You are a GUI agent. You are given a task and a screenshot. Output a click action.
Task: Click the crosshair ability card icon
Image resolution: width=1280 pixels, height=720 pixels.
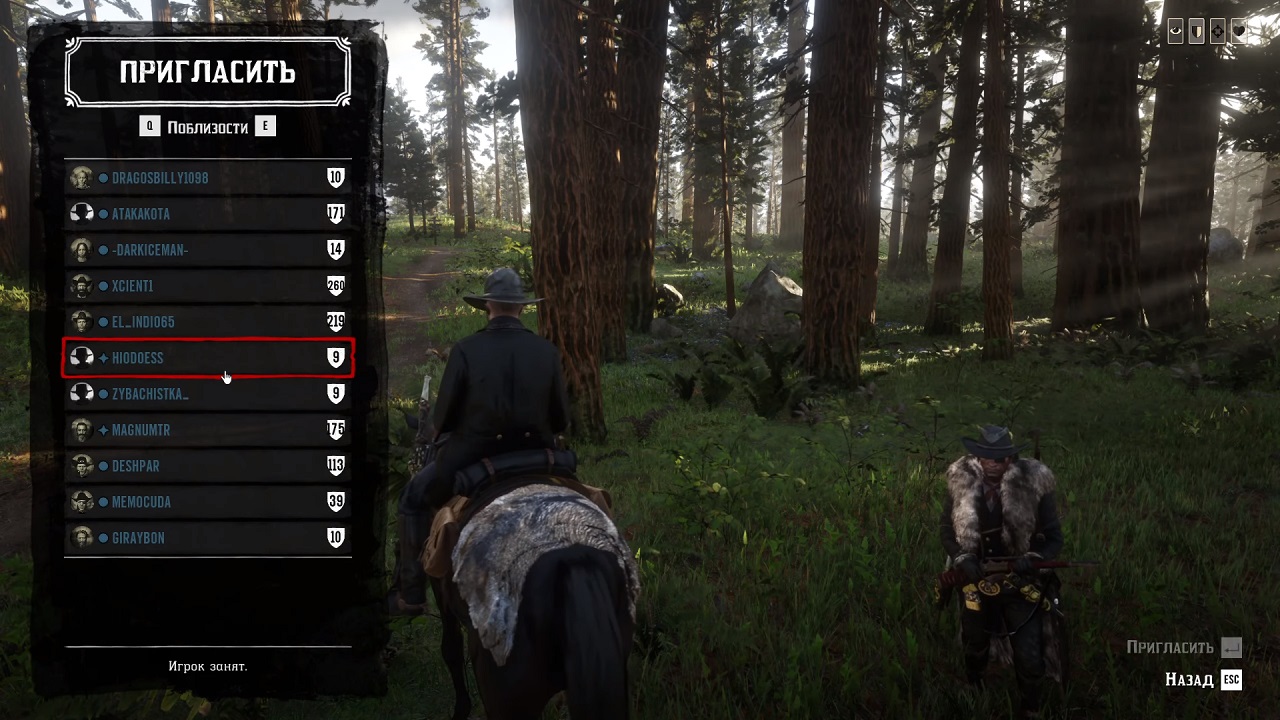point(1217,32)
